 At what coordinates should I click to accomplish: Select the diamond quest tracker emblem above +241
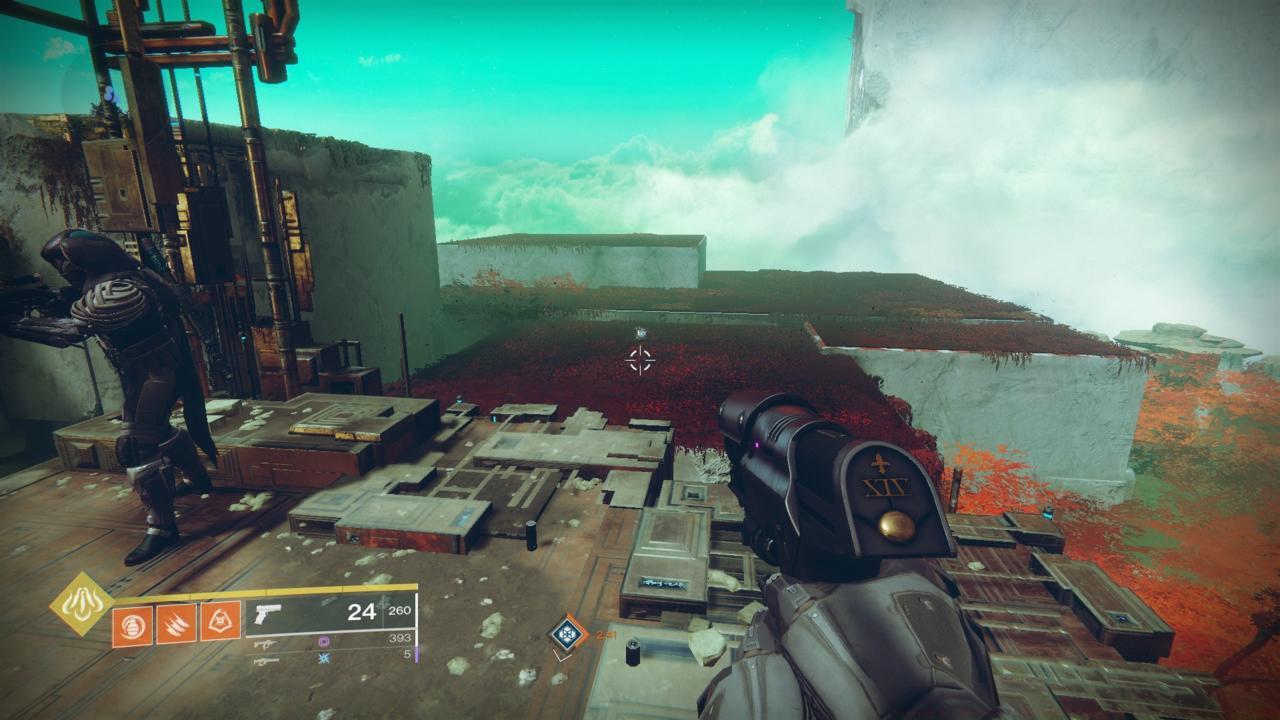pos(568,633)
